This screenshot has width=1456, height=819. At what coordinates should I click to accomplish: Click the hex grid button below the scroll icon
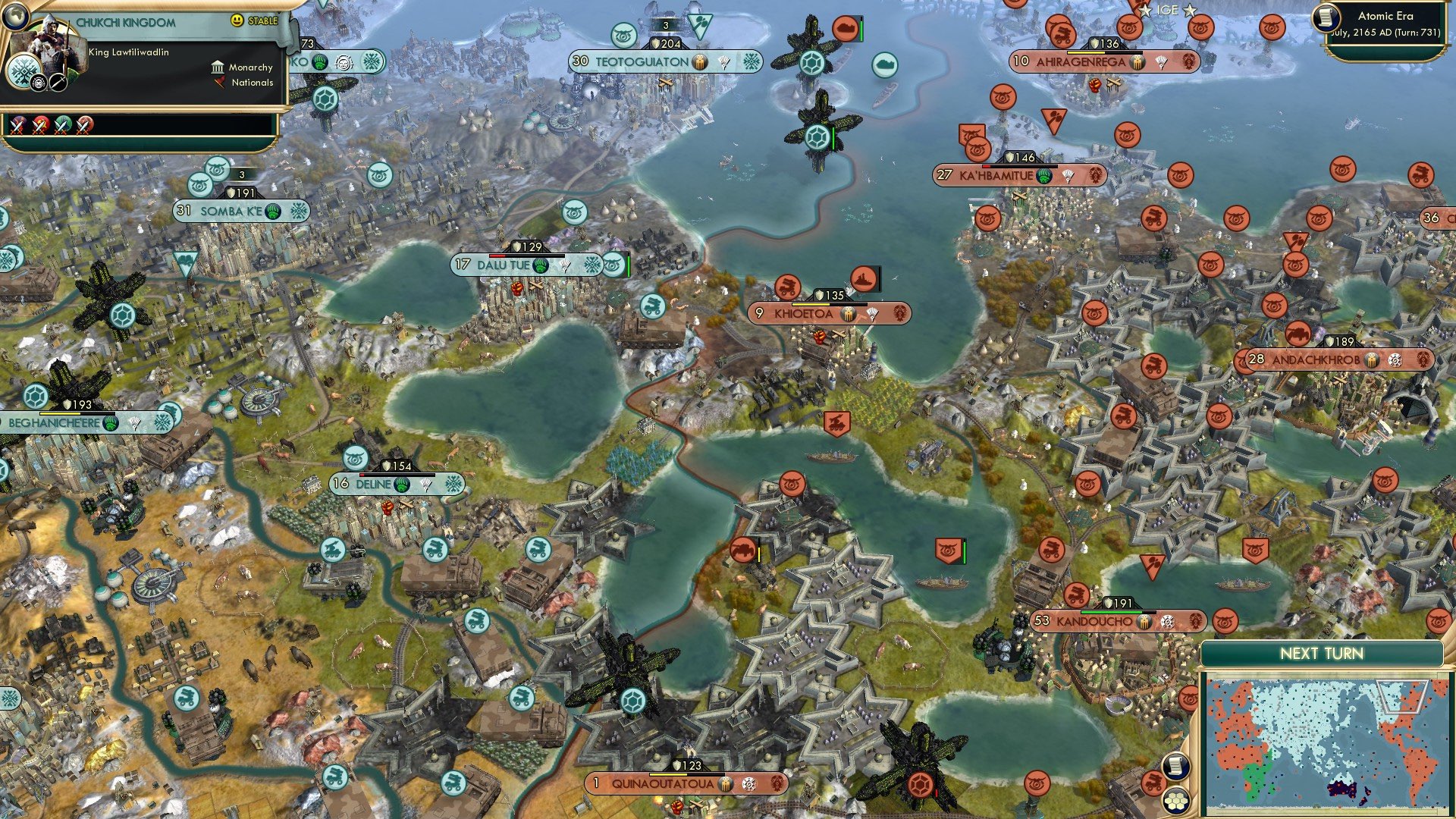(1175, 802)
